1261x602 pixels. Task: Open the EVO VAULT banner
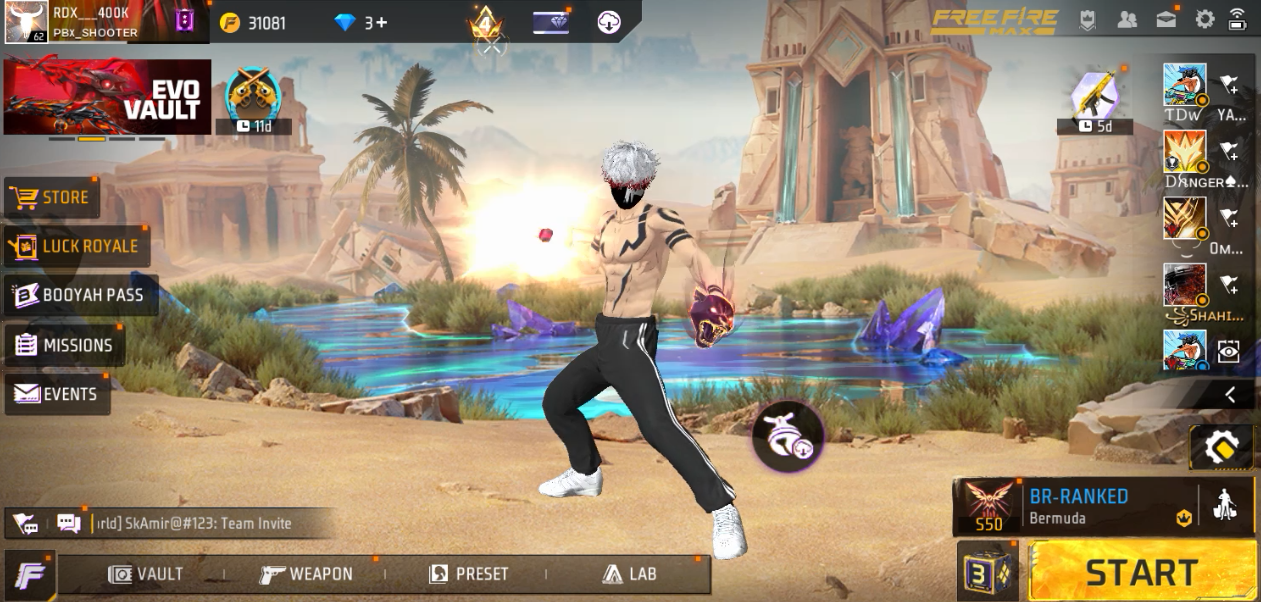click(108, 97)
